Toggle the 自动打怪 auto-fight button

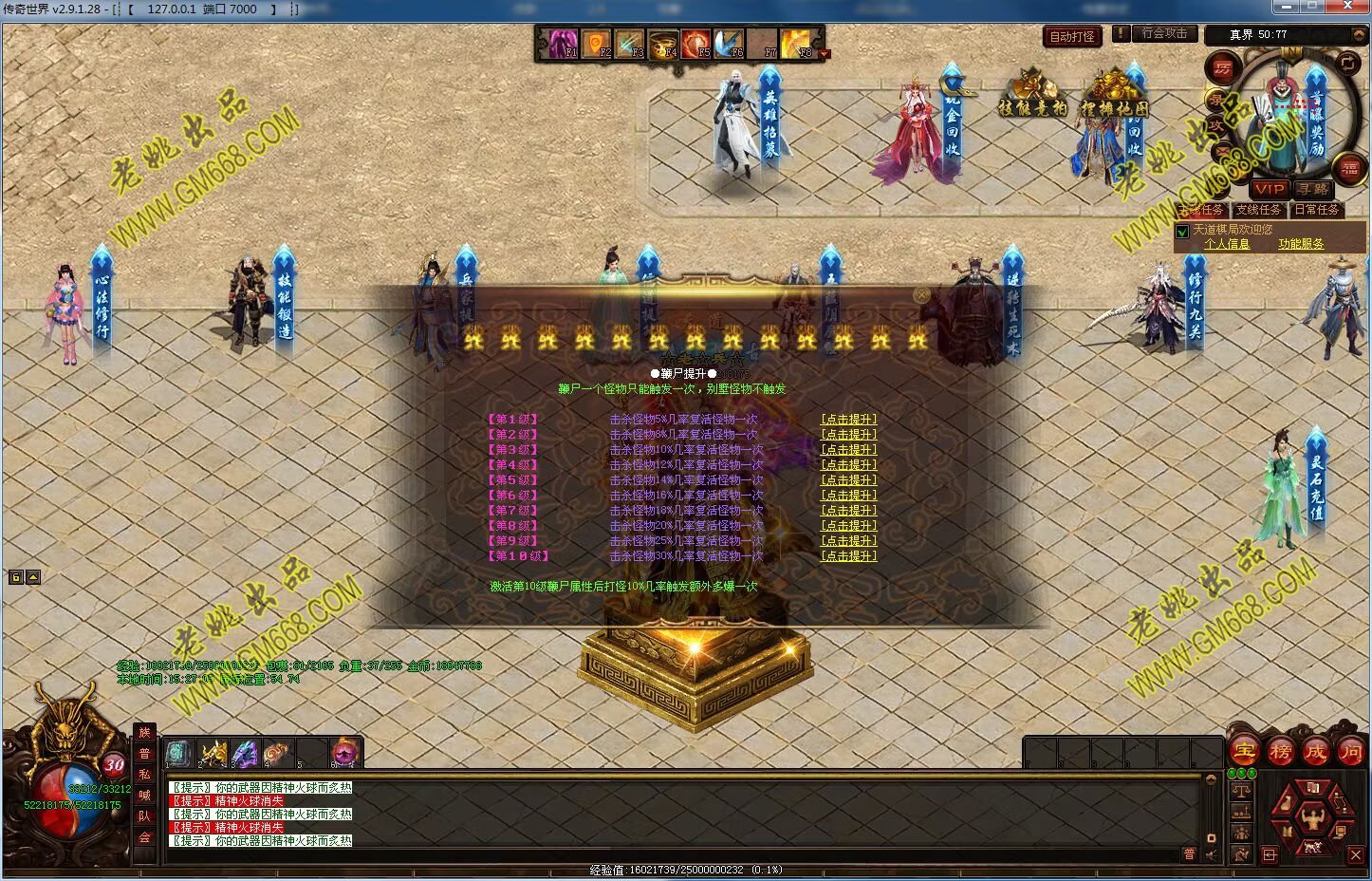point(1072,36)
